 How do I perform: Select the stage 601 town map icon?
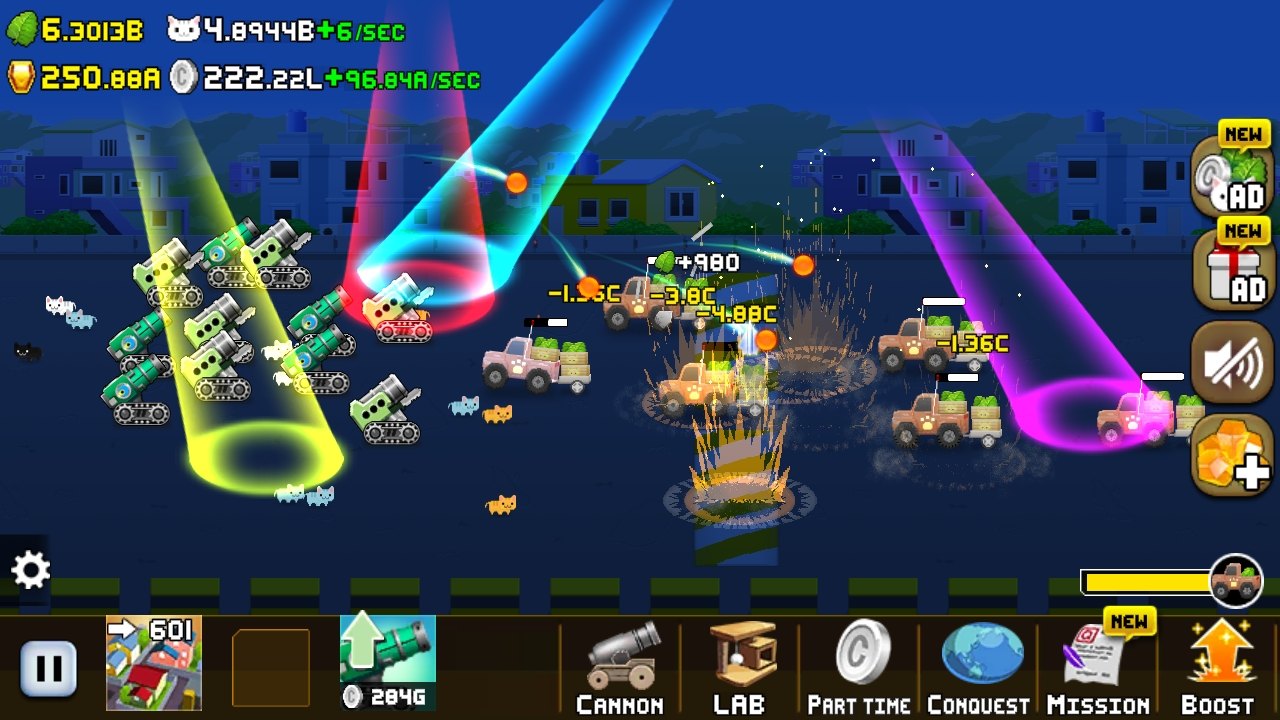154,662
